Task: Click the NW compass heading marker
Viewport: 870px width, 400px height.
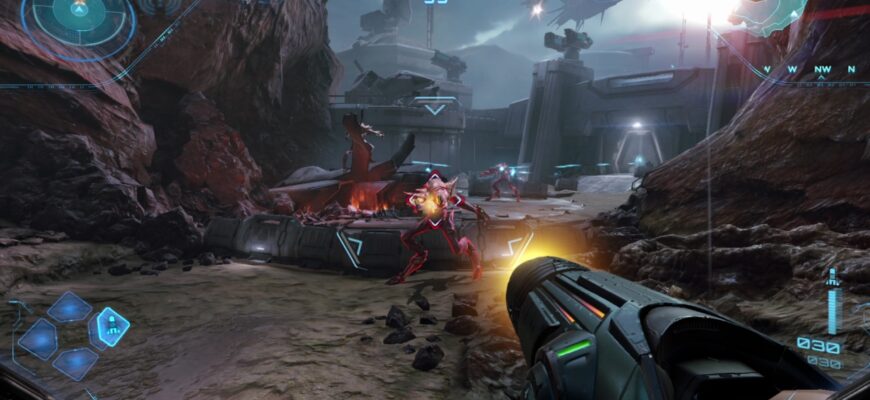Action: 821,70
